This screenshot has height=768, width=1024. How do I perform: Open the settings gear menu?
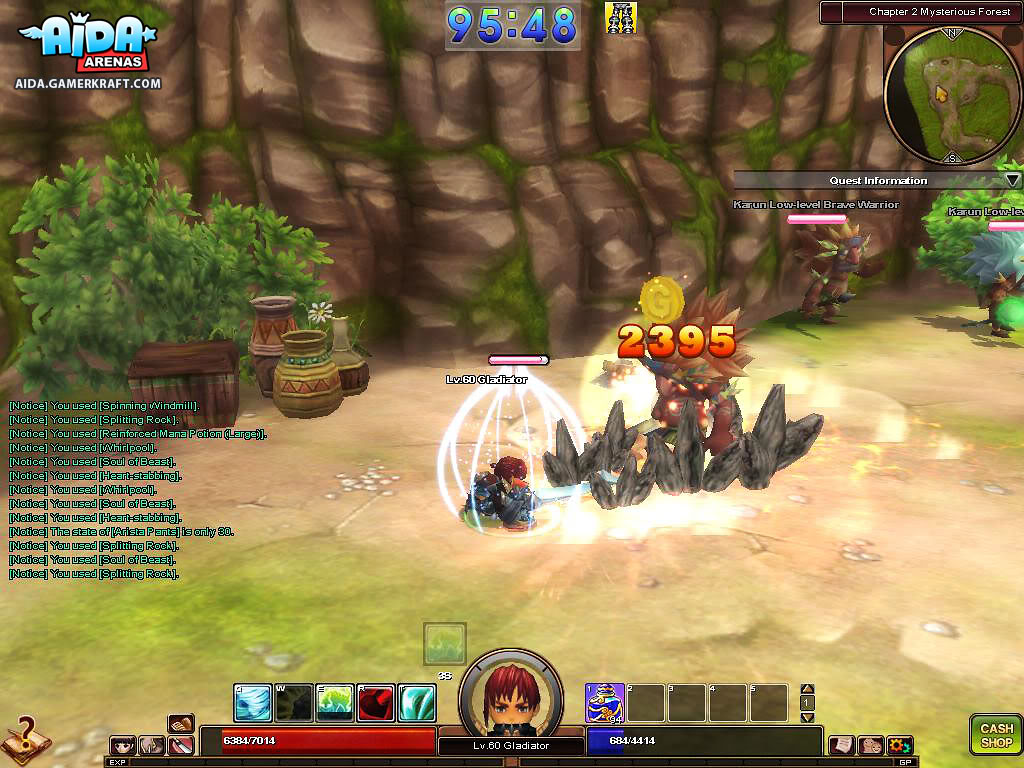[x=899, y=745]
